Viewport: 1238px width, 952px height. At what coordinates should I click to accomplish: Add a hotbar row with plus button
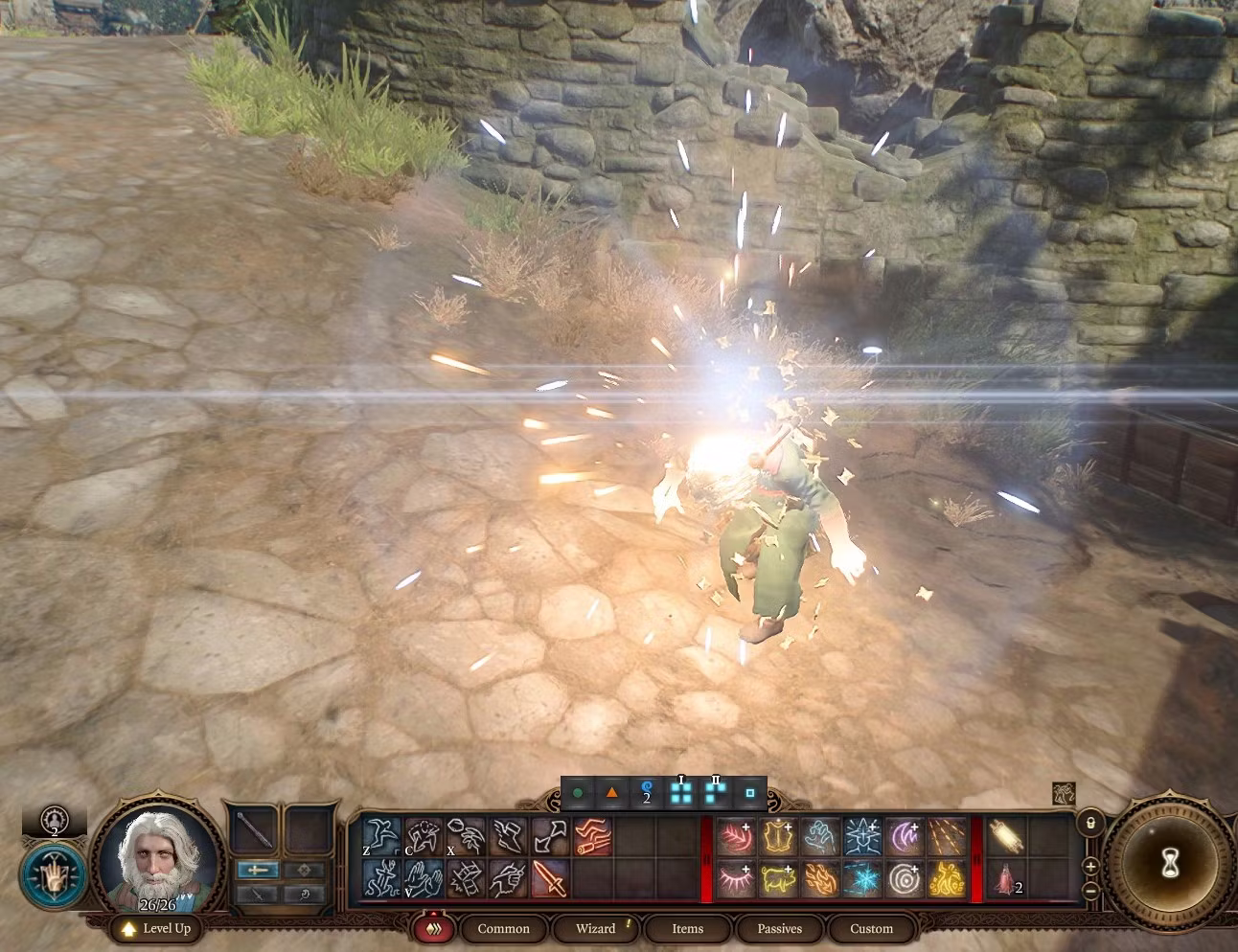(x=1090, y=866)
